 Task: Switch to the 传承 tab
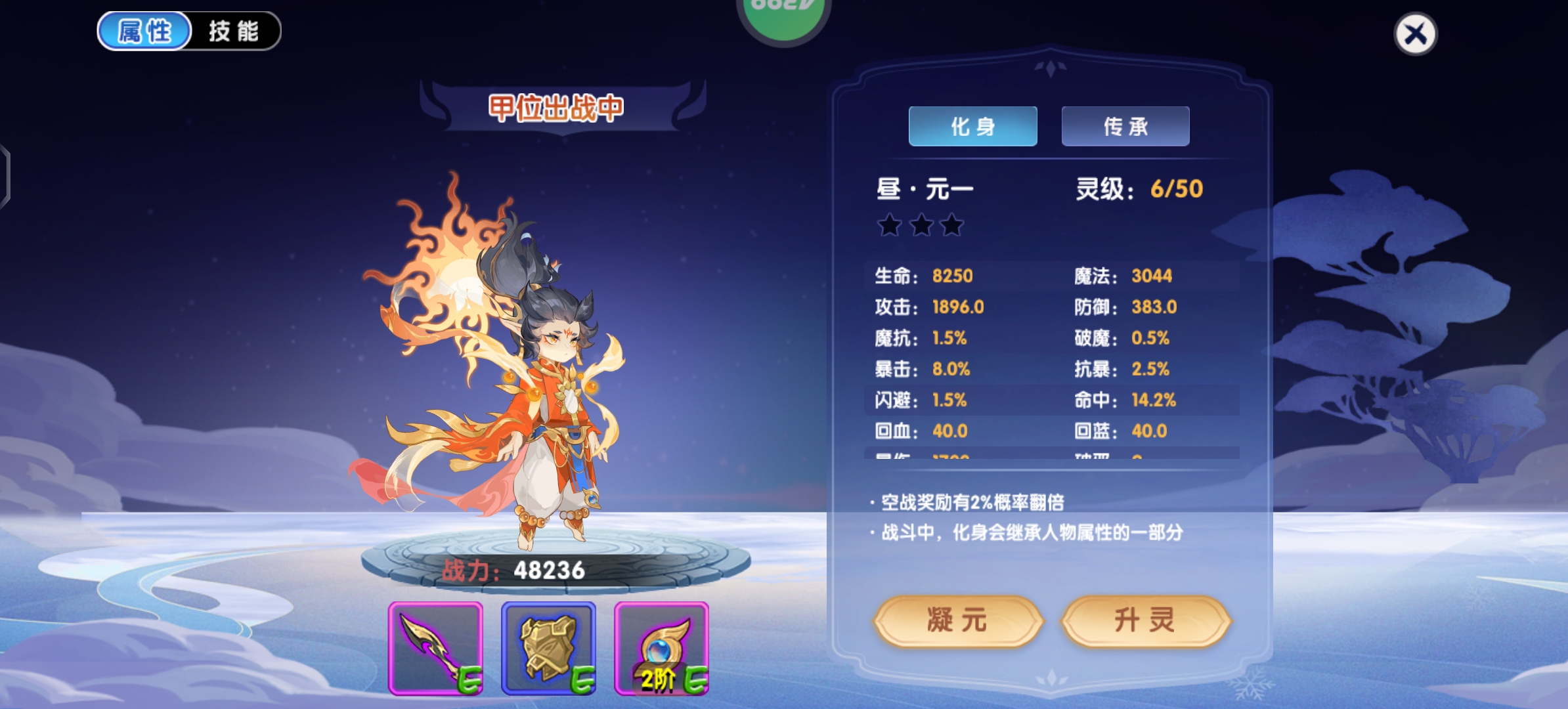coord(1124,126)
